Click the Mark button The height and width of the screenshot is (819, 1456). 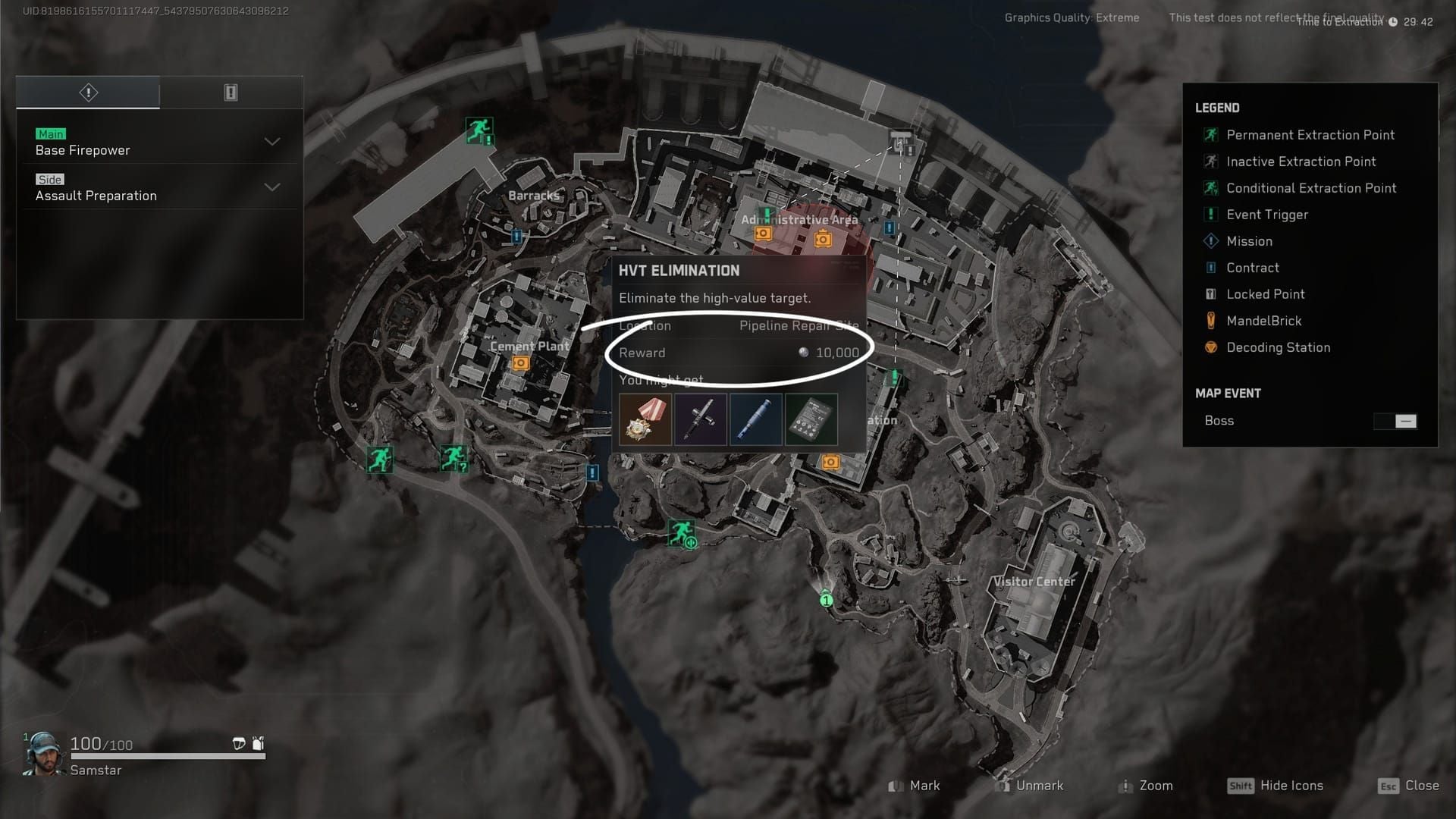point(916,786)
